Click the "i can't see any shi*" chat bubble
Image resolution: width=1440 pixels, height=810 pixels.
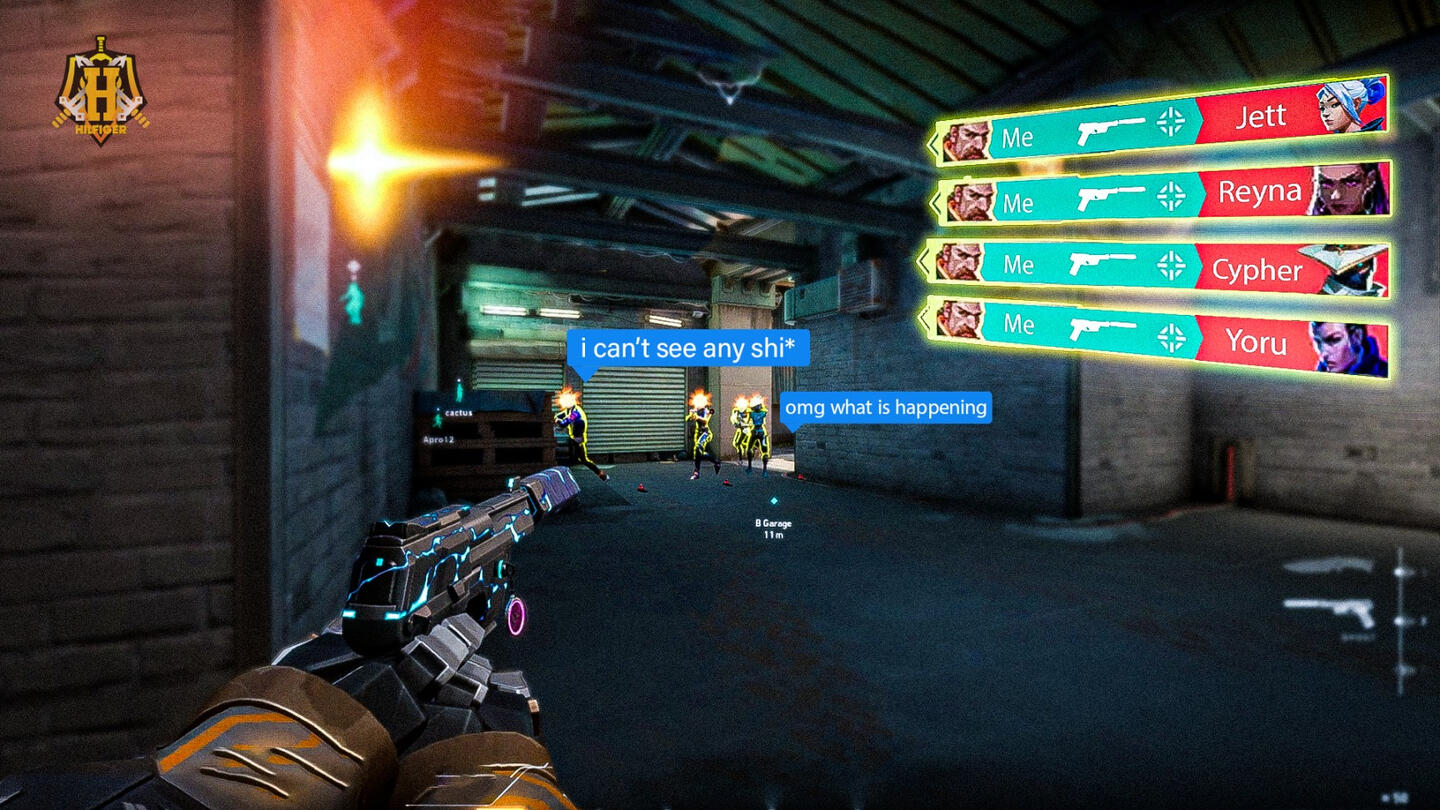[x=688, y=348]
